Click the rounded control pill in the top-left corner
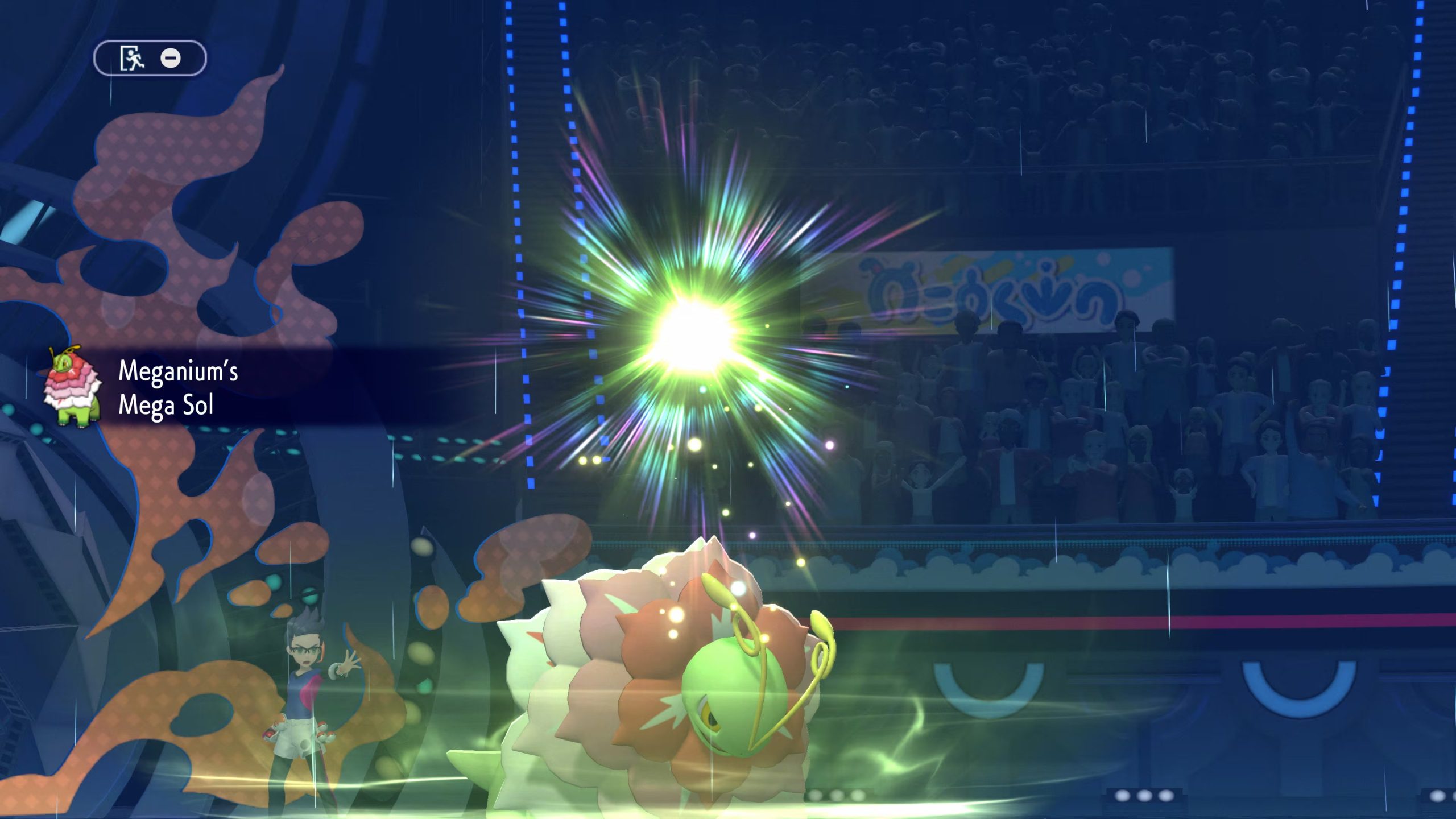 tap(152, 59)
